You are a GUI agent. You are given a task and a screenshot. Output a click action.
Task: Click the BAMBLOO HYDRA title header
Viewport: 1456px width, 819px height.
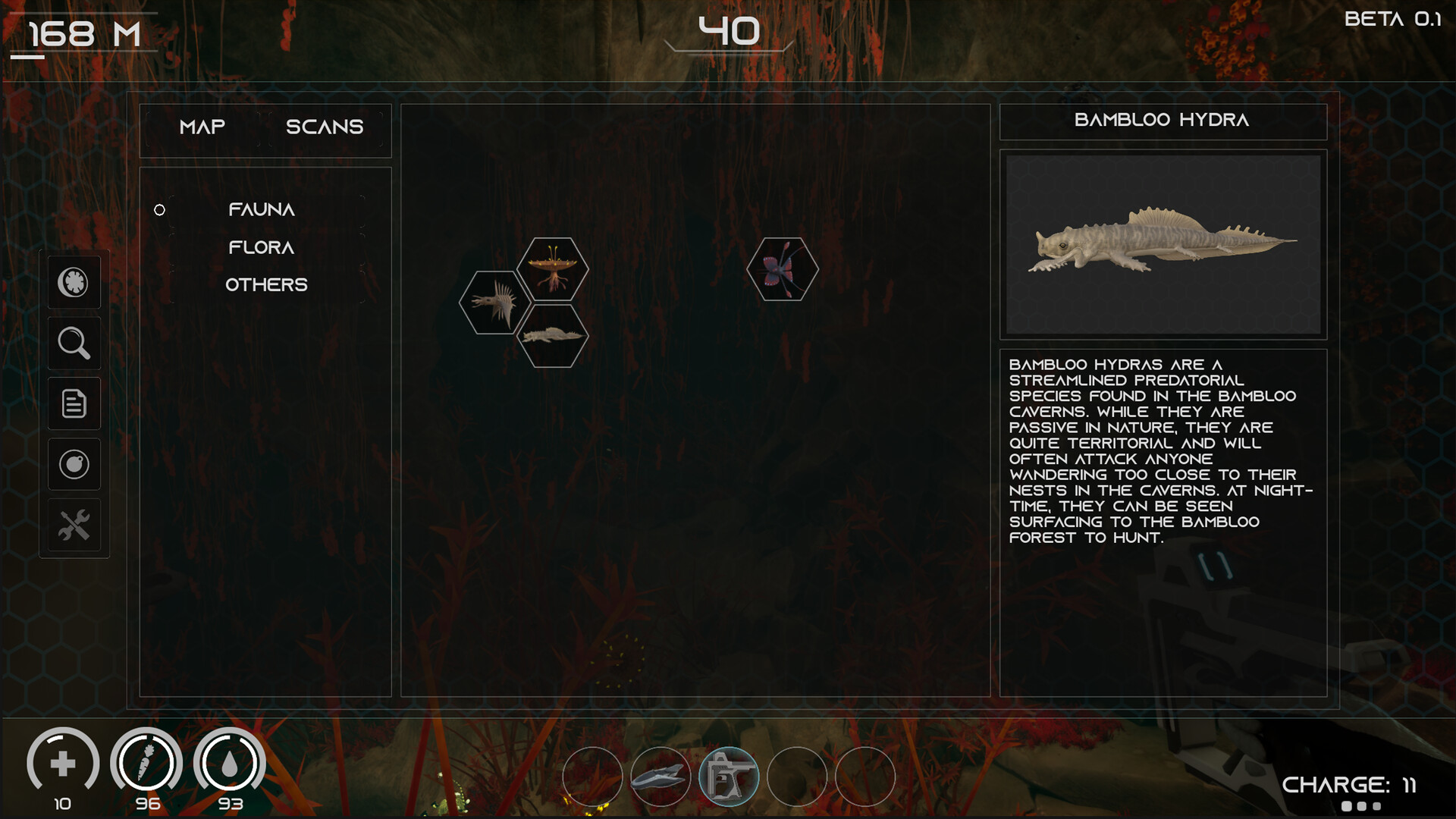pos(1163,121)
